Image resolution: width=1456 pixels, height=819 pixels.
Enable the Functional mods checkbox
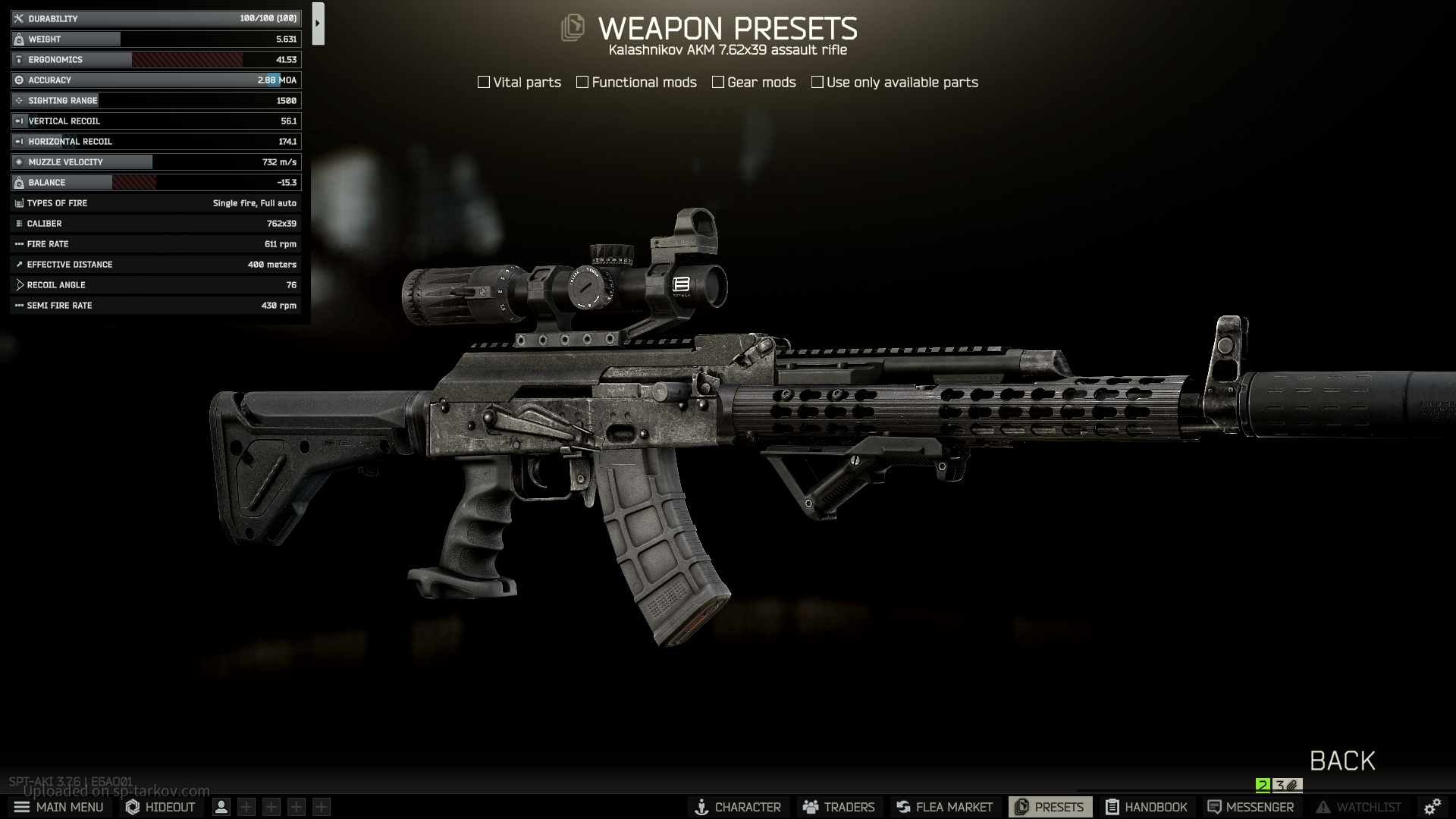(582, 82)
